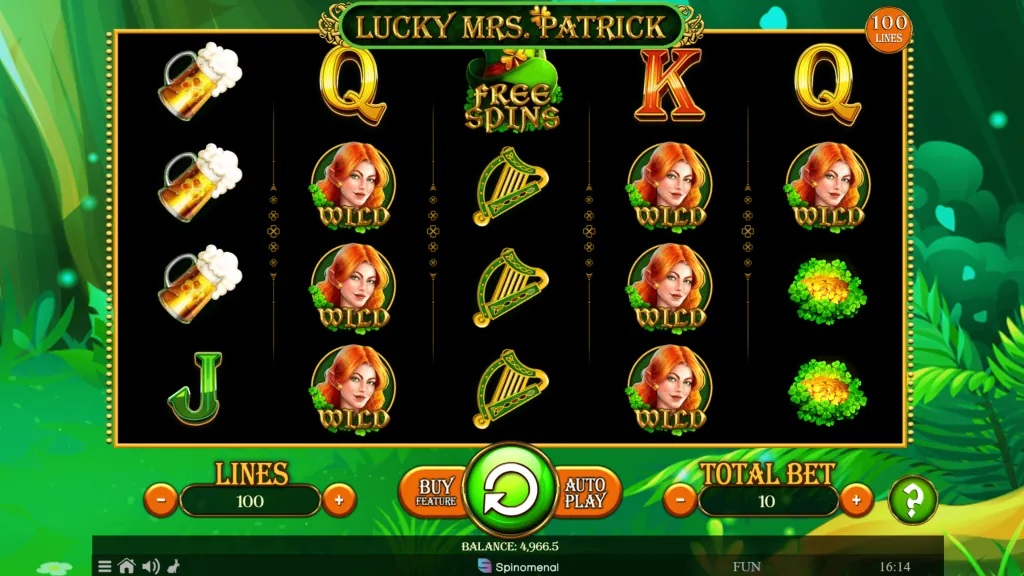
Task: Toggle sound with the speaker icon
Action: [151, 566]
